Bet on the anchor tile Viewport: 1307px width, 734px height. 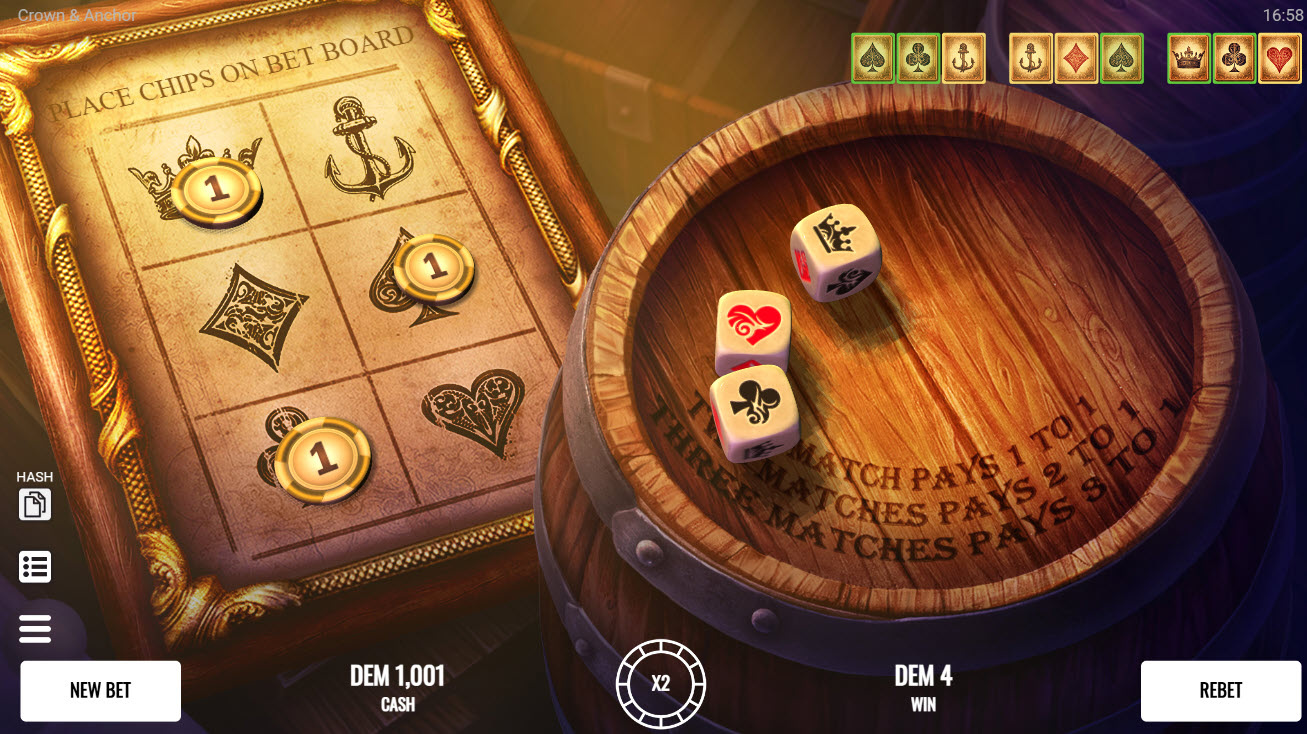[368, 150]
